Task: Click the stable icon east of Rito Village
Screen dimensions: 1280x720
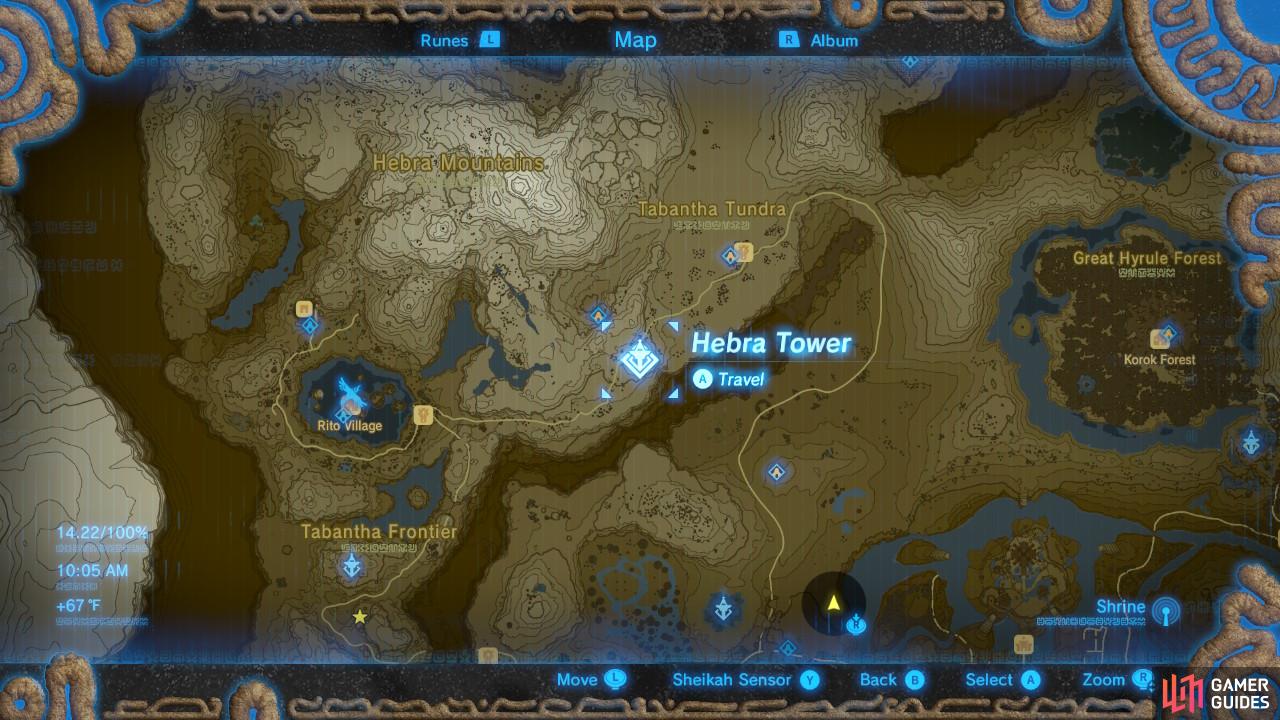Action: point(423,415)
